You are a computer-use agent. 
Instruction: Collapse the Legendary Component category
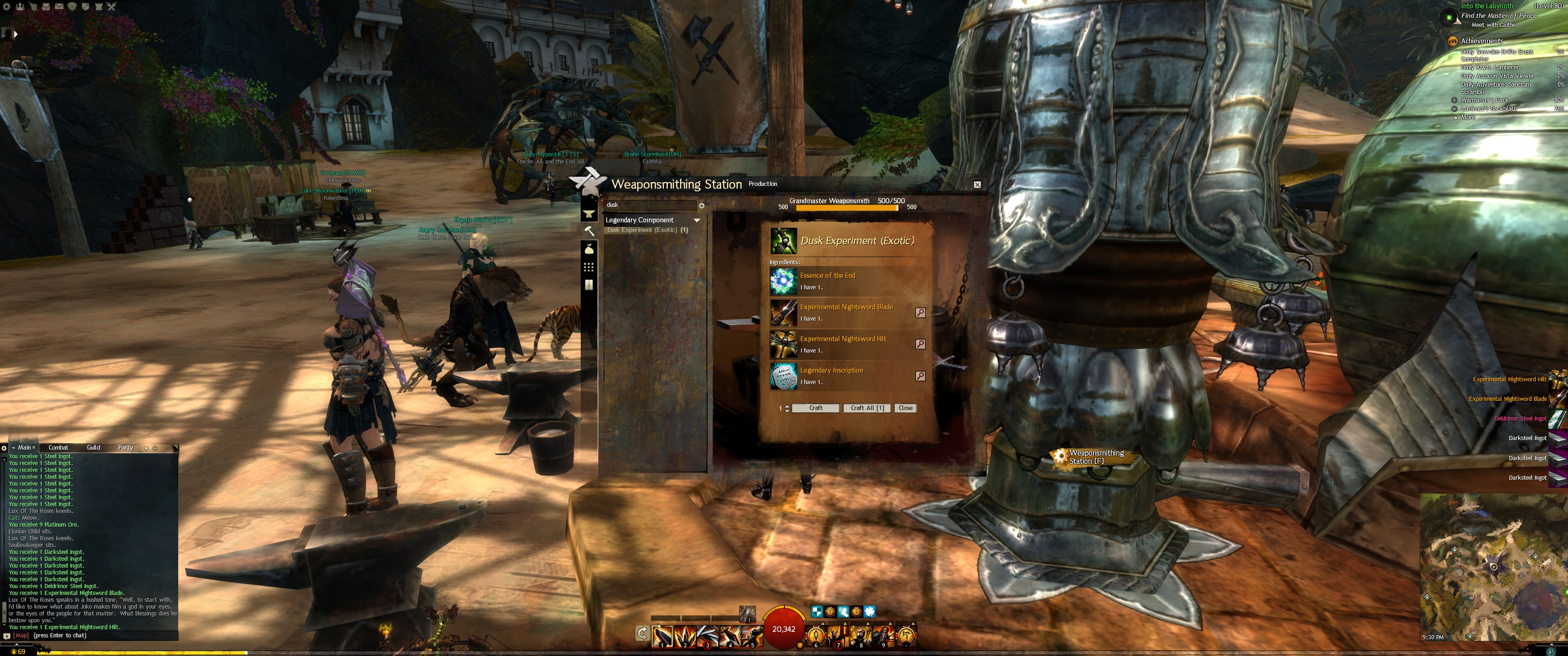tap(696, 220)
